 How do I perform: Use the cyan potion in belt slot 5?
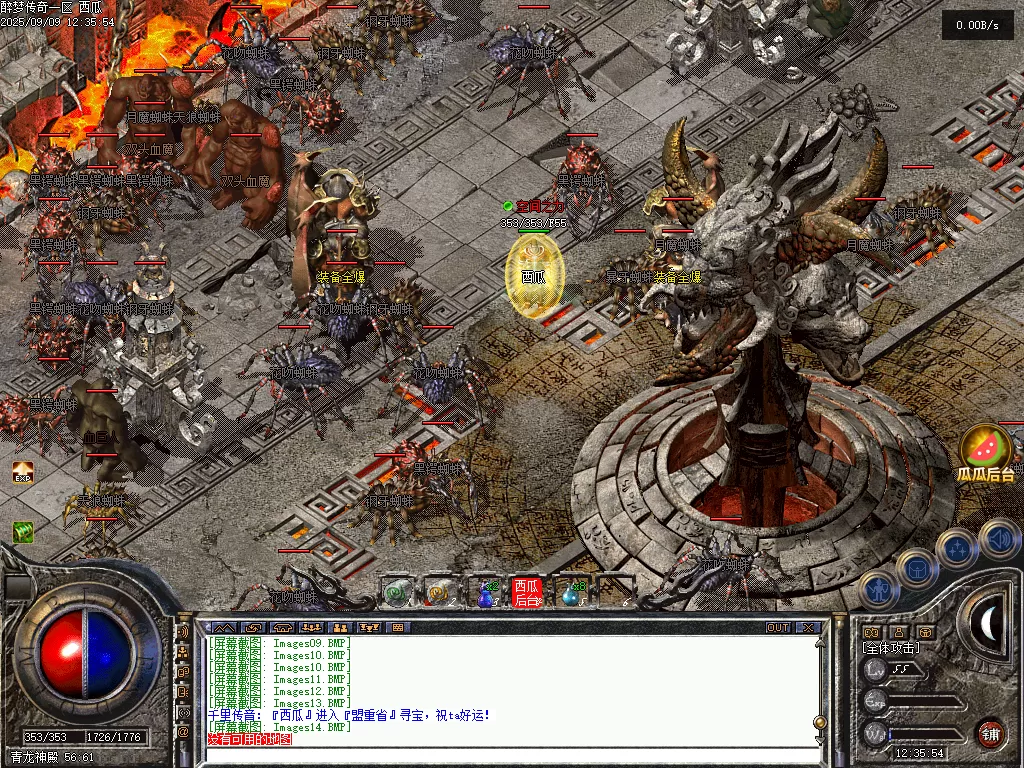pyautogui.click(x=571, y=593)
